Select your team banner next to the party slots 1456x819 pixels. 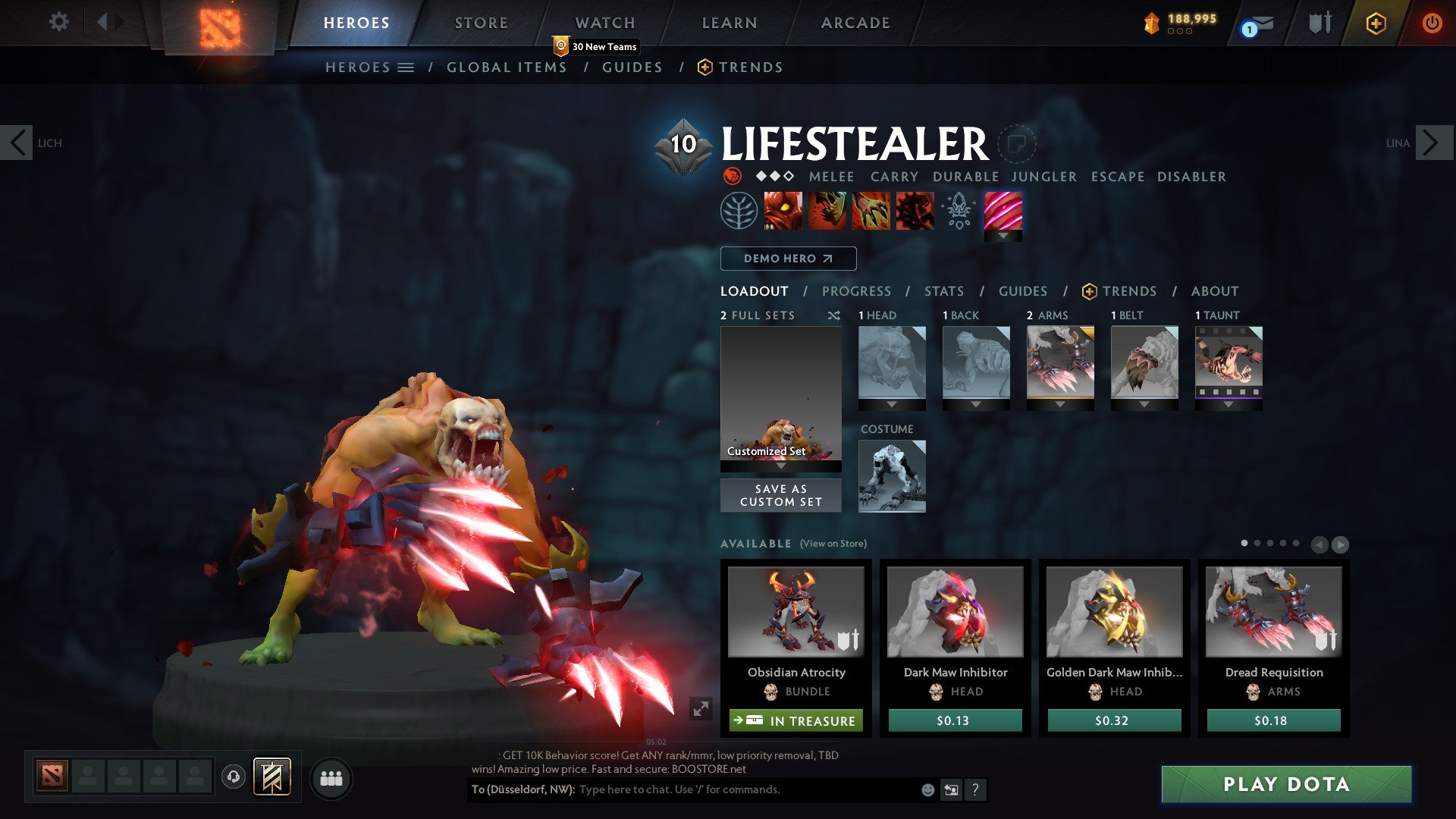pos(270,777)
